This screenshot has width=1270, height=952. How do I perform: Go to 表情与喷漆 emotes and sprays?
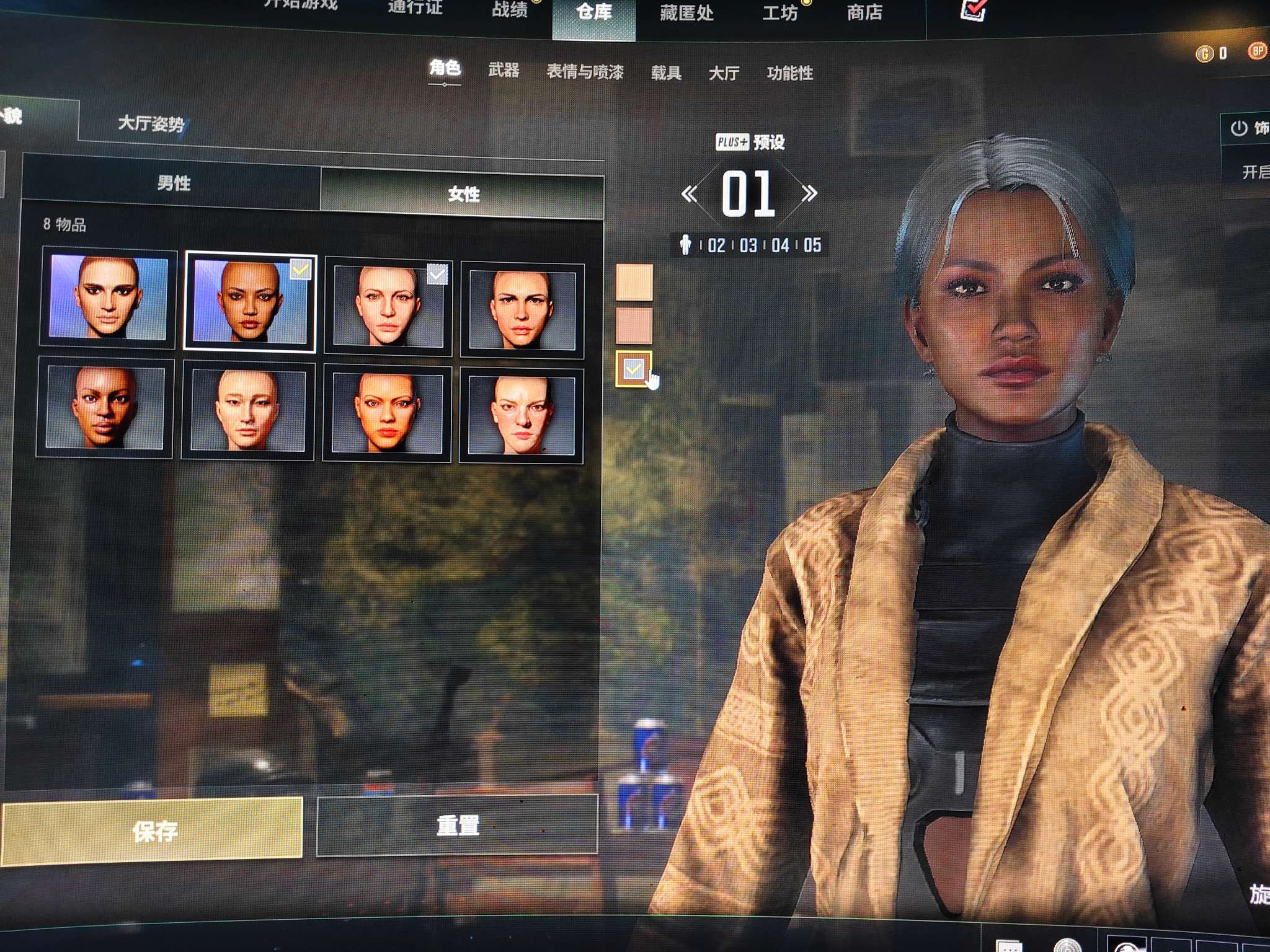coord(584,72)
